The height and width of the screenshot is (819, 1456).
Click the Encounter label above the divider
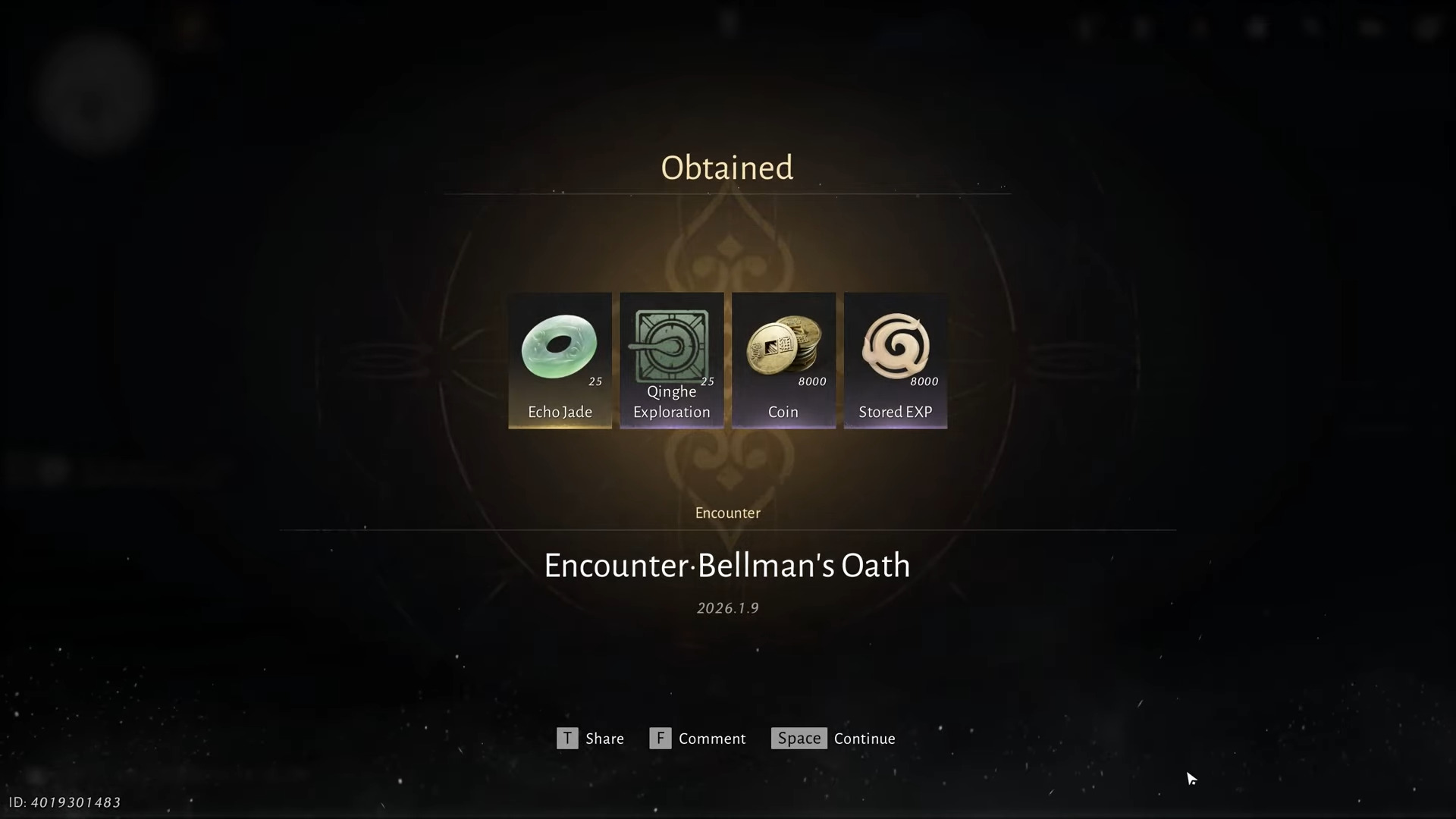pyautogui.click(x=726, y=513)
